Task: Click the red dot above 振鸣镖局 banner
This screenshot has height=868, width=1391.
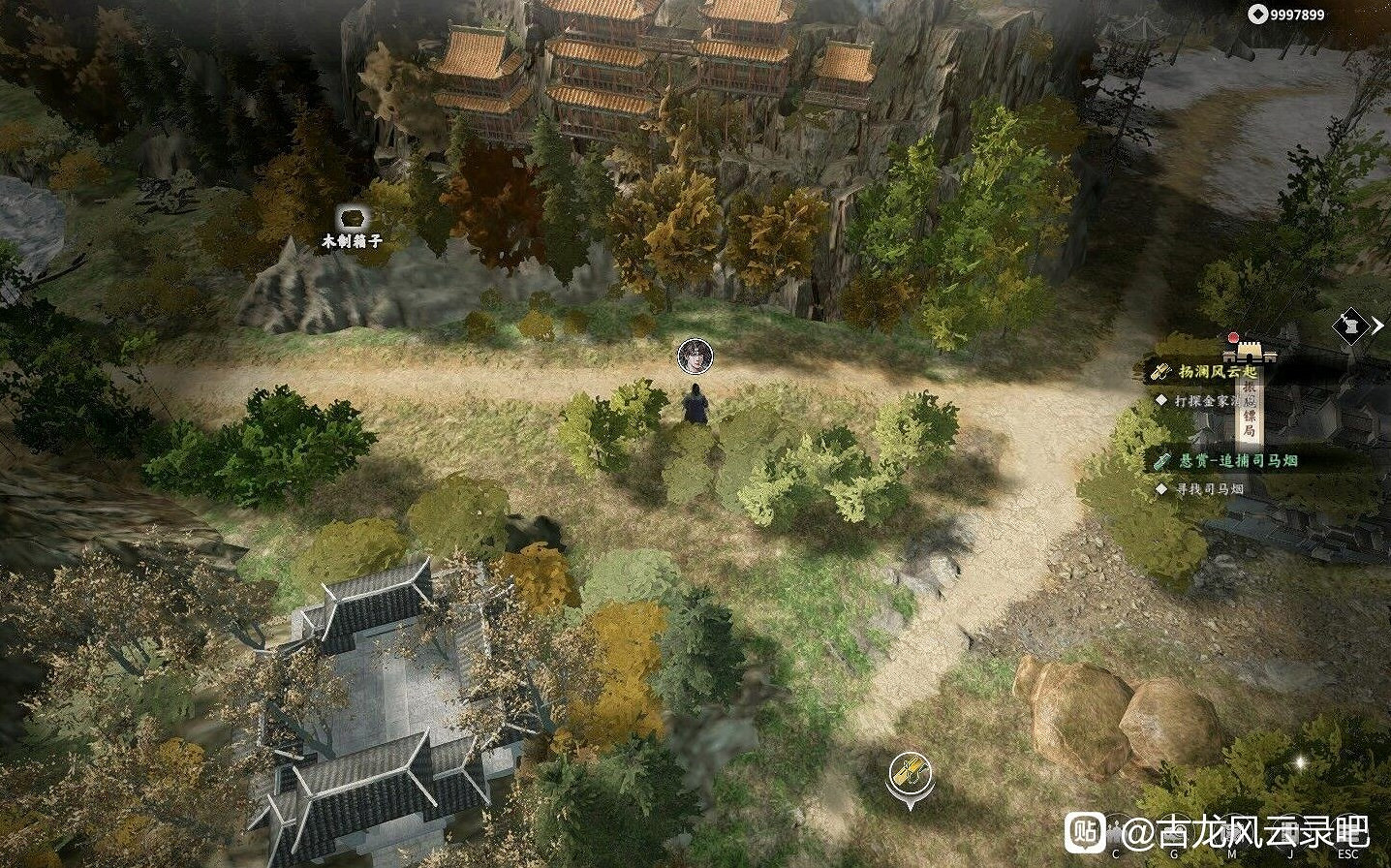Action: [1234, 338]
